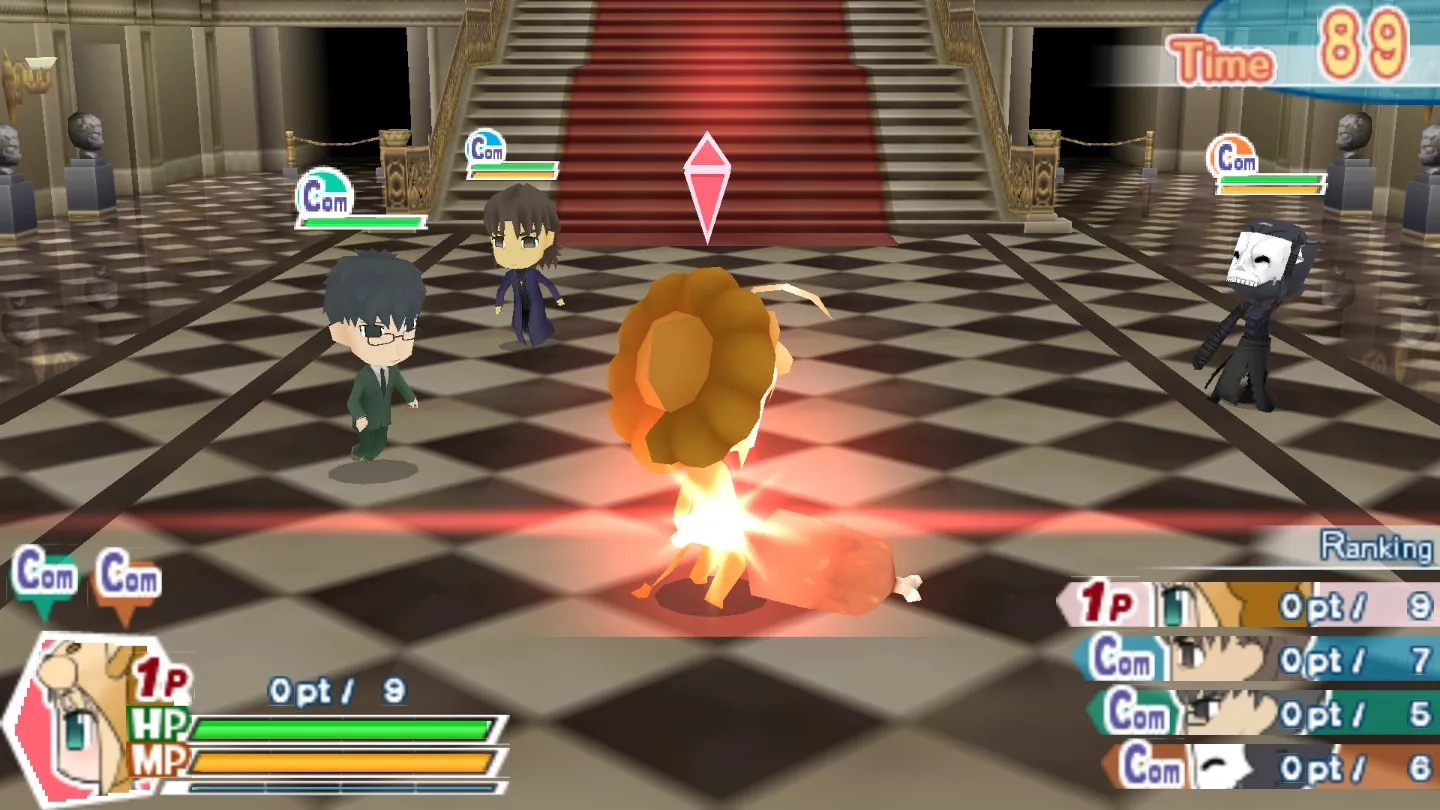The width and height of the screenshot is (1440, 810).
Task: Click the Com tag above the glasses-wearing fighter
Action: 325,194
